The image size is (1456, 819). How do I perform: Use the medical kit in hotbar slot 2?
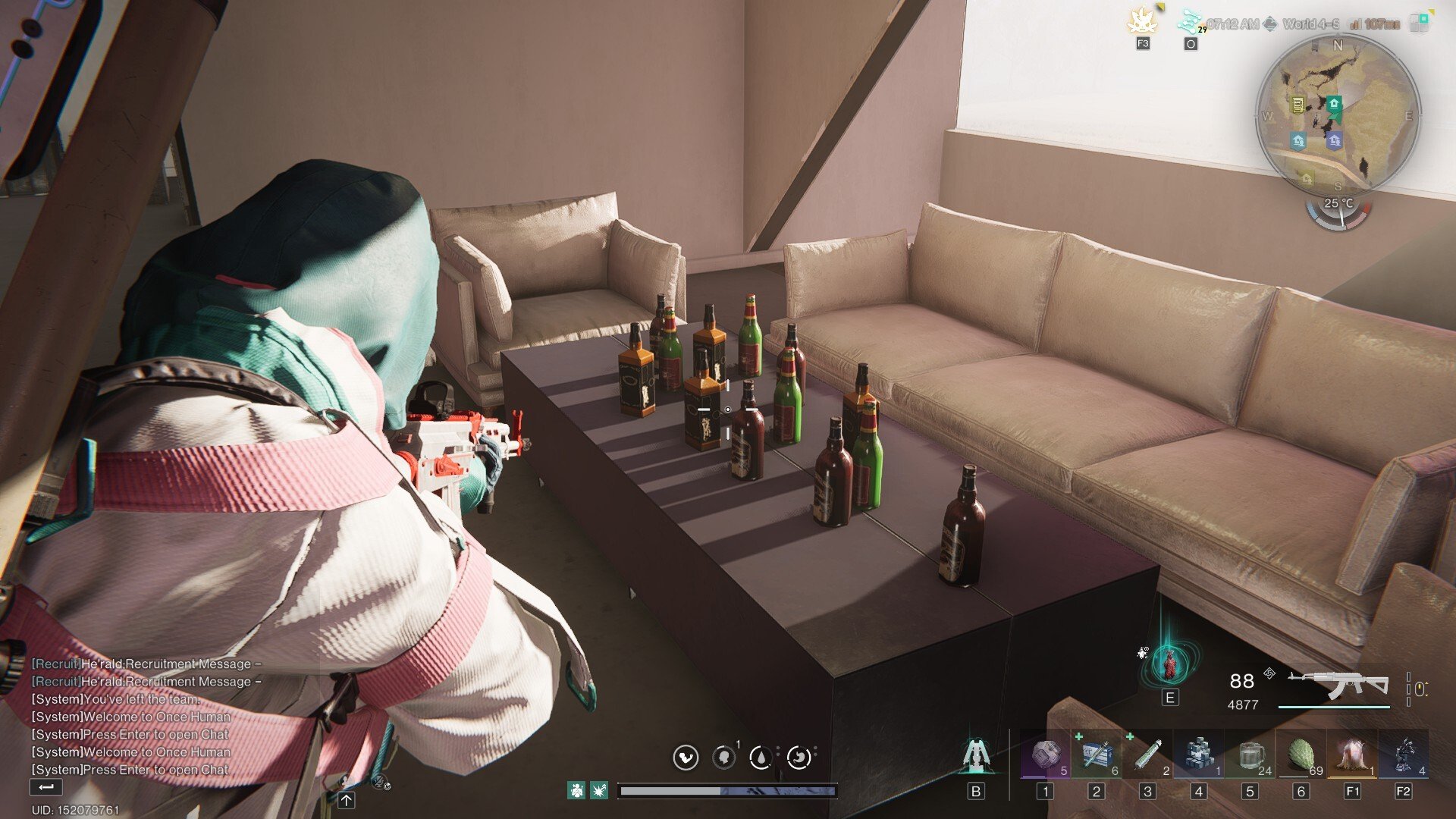point(1097,755)
